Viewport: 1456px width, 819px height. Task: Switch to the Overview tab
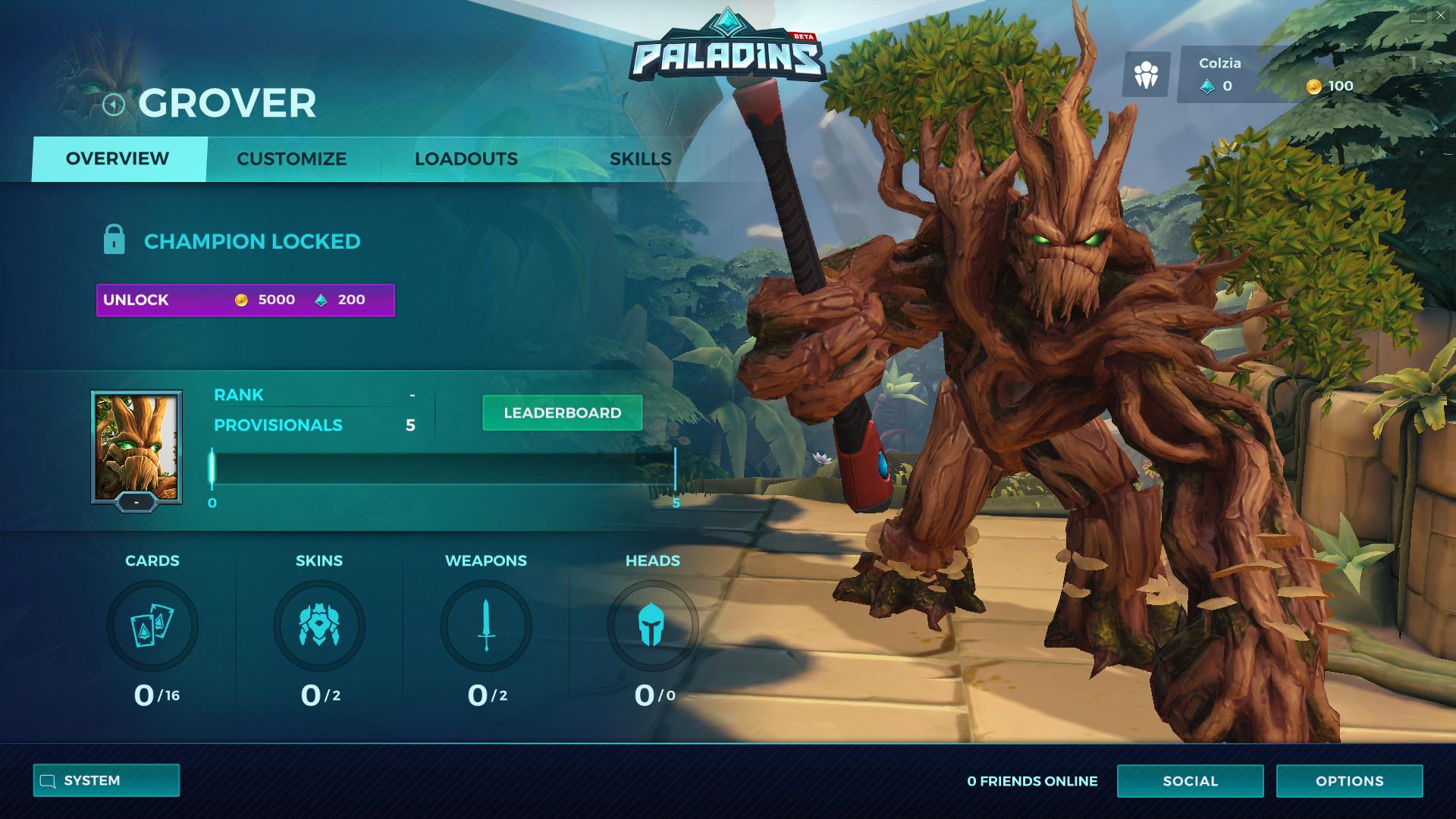pos(118,159)
